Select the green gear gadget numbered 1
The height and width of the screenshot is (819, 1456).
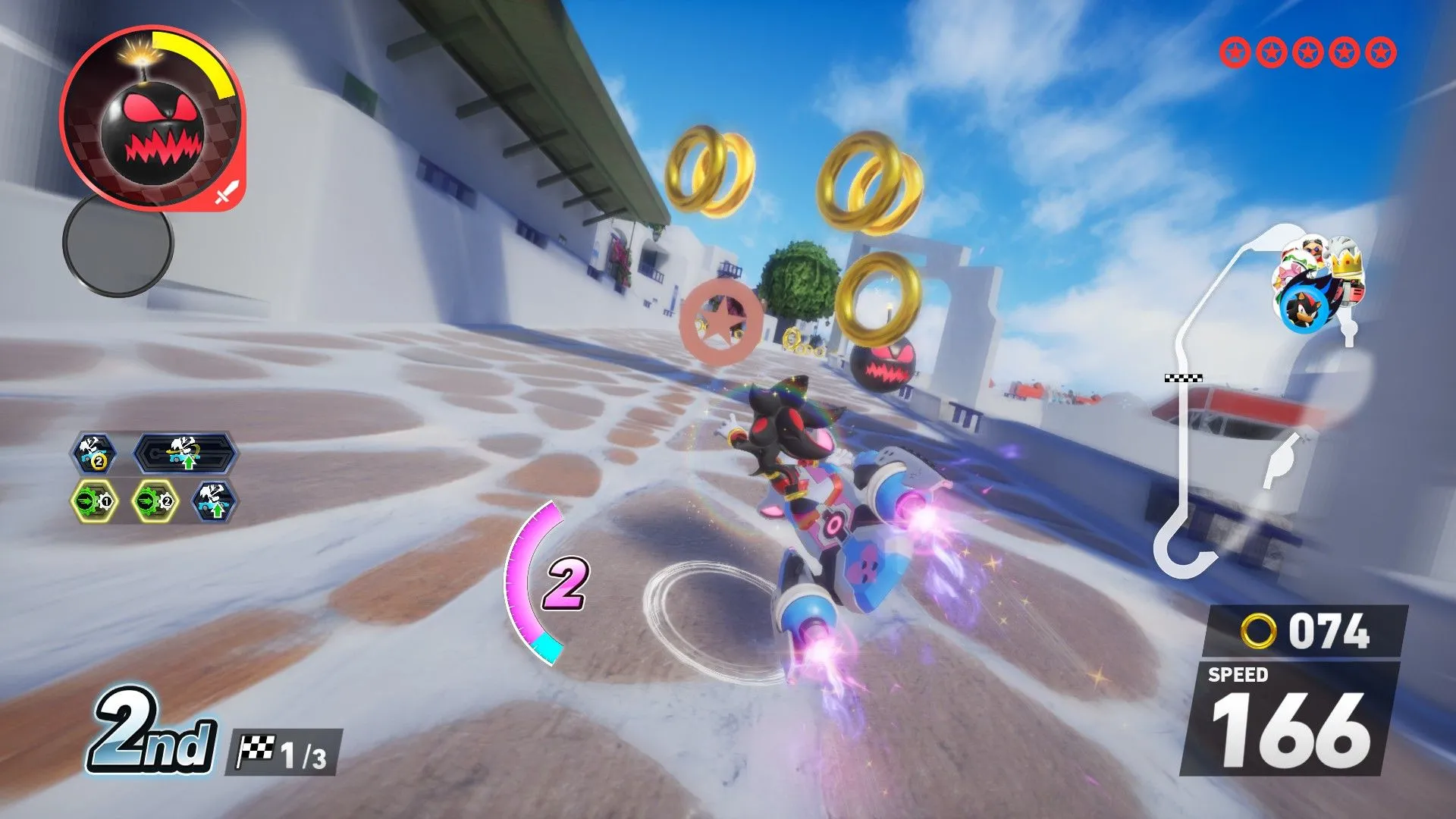(95, 501)
